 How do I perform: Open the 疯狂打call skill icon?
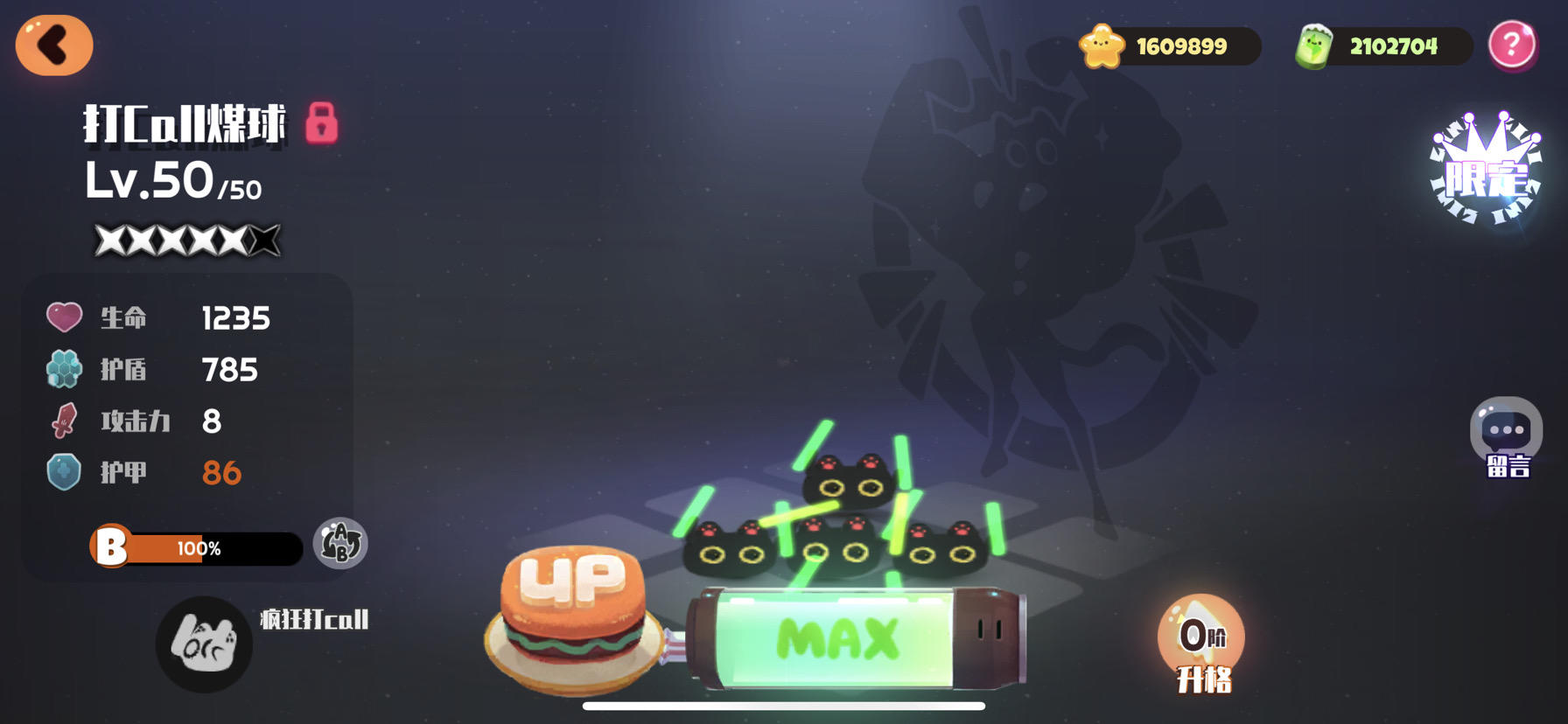click(203, 644)
